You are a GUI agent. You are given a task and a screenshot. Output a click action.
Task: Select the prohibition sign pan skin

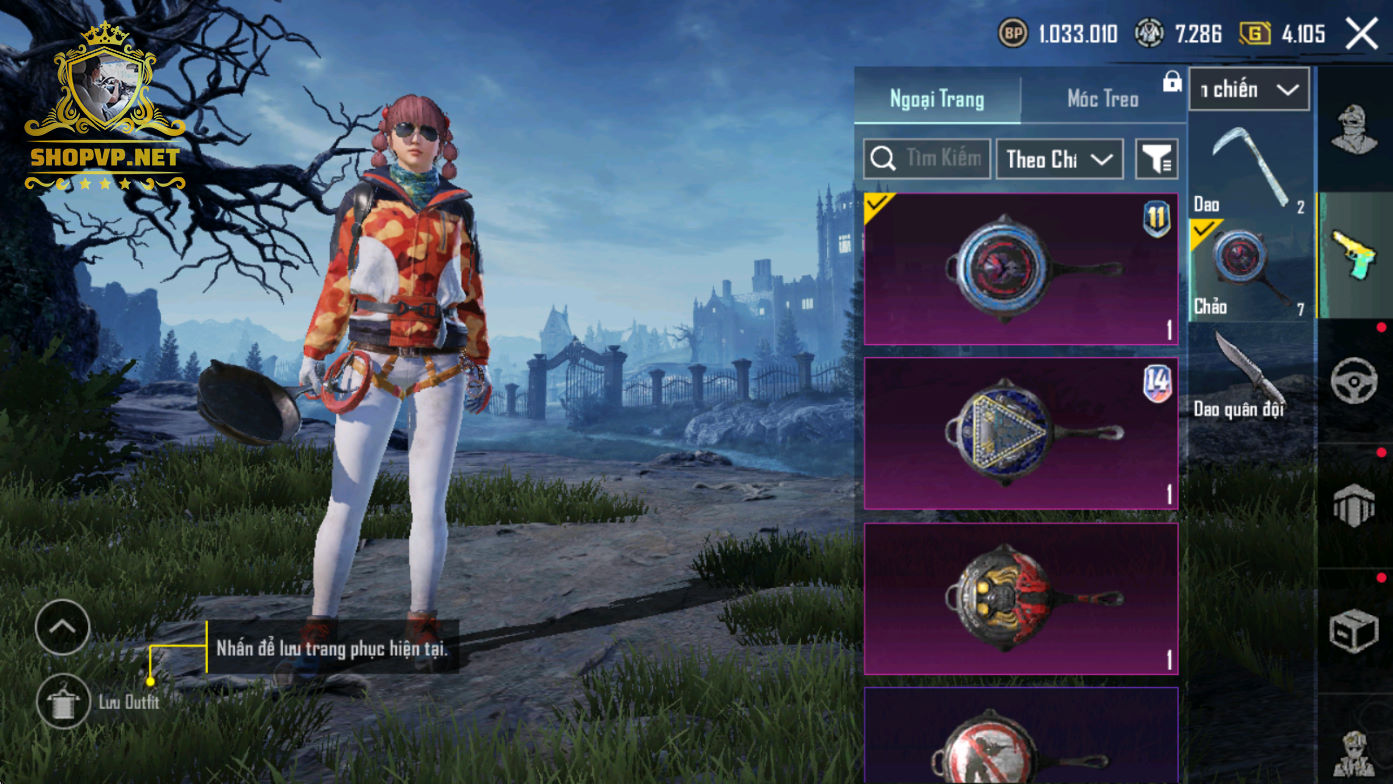(x=1021, y=738)
